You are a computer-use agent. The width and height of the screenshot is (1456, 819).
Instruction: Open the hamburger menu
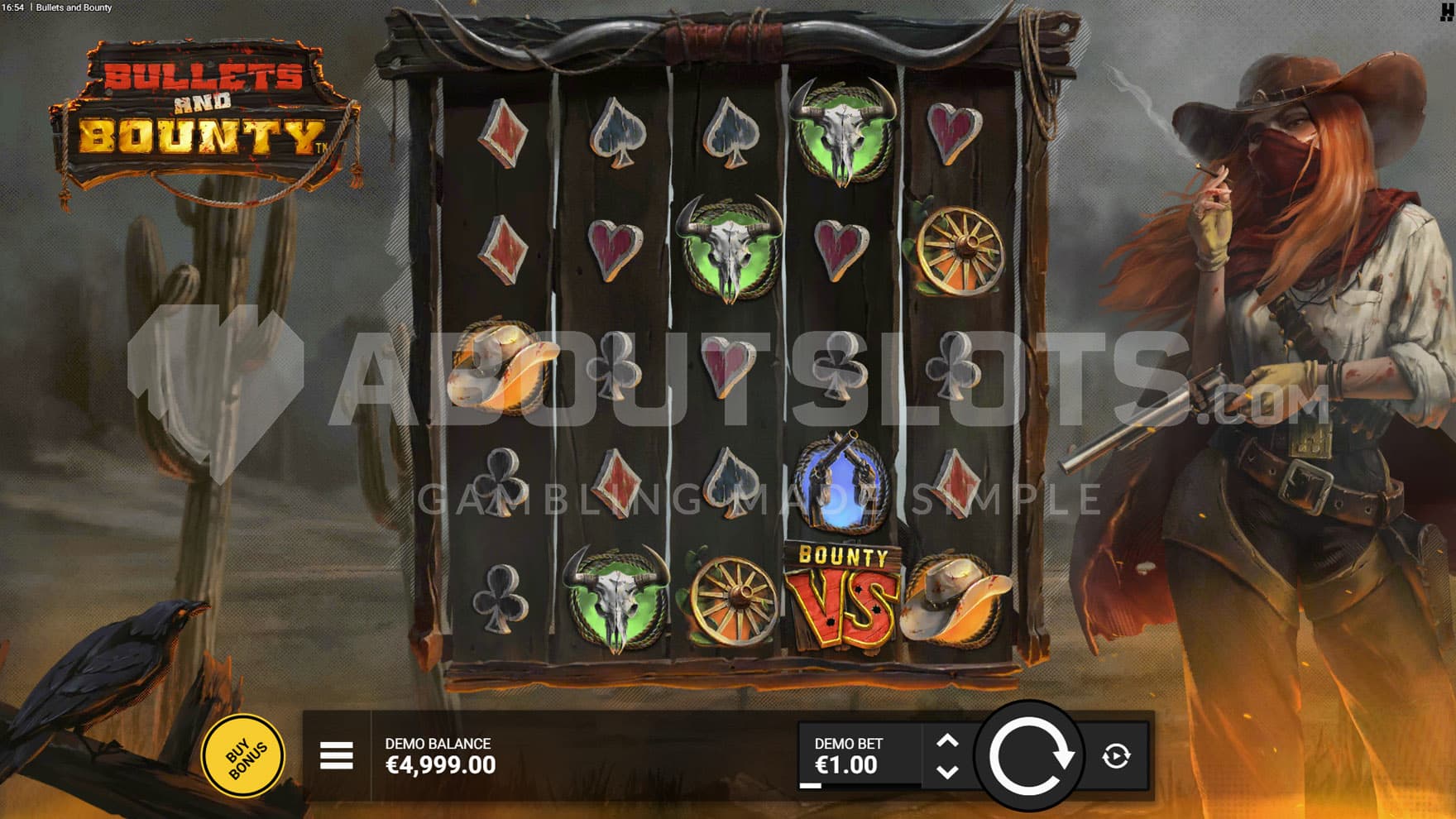(x=337, y=756)
